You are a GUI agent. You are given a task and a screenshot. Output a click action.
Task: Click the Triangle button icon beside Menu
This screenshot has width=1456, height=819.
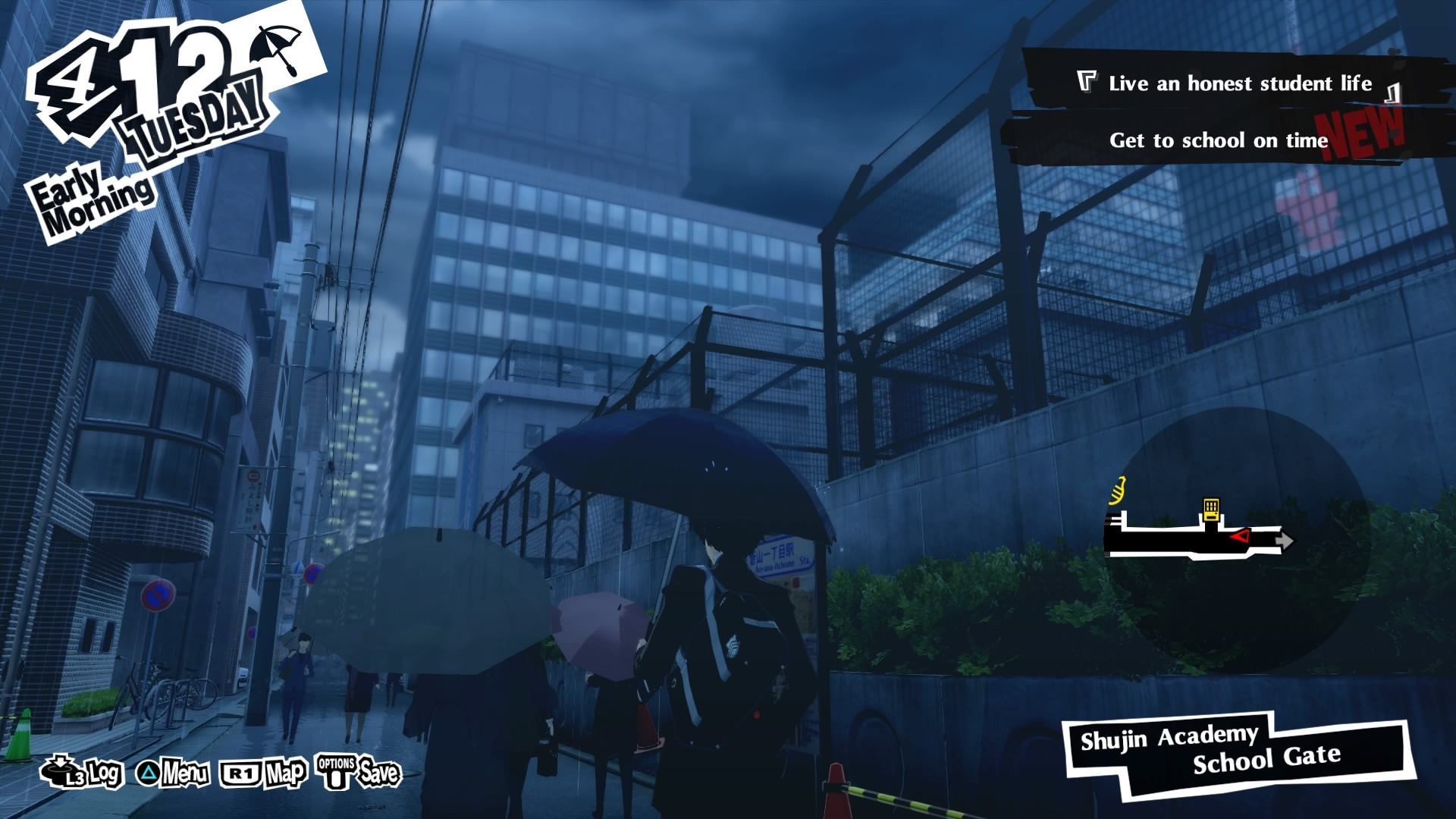(149, 773)
